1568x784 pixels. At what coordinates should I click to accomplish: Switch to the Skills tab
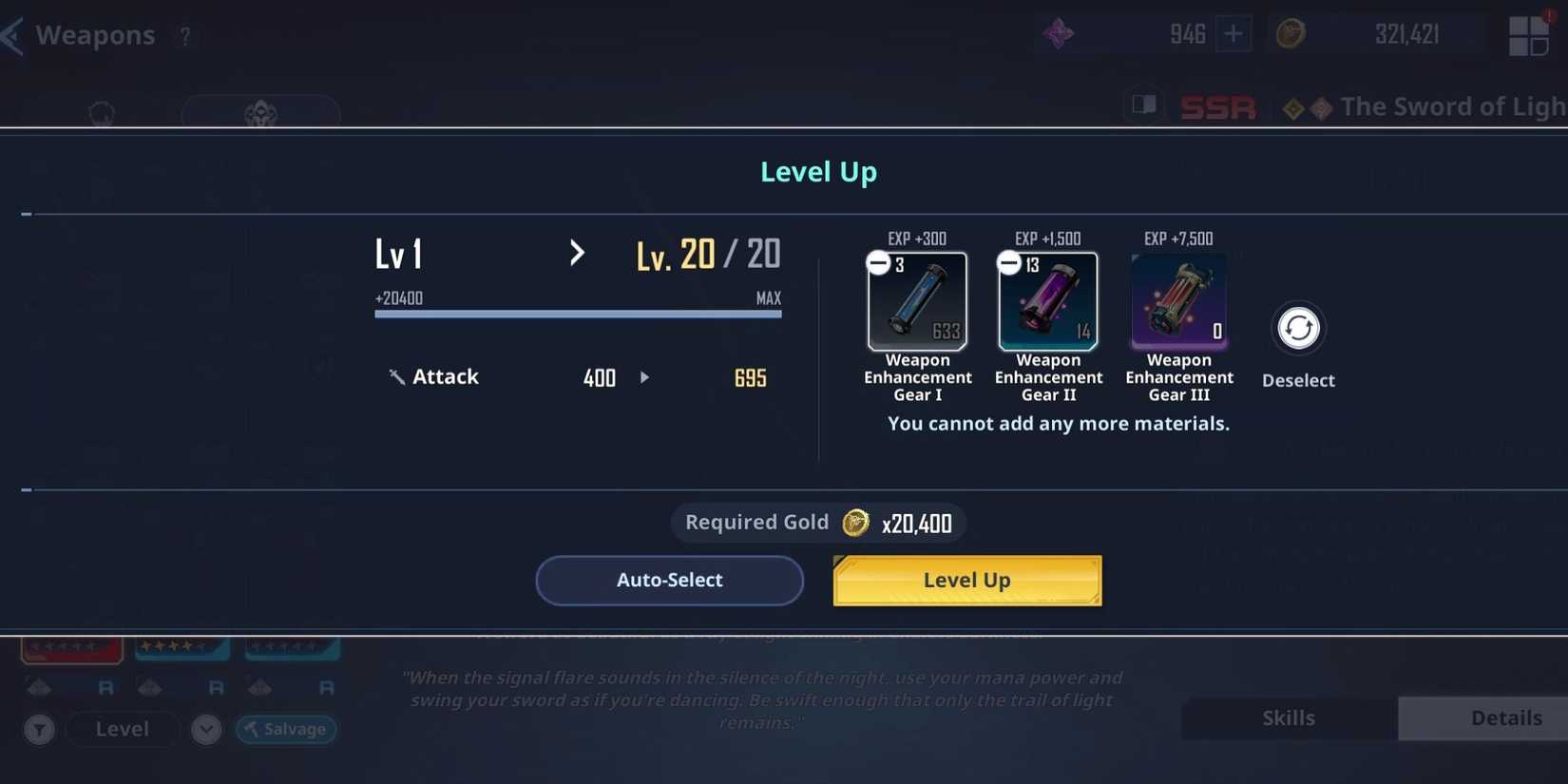[x=1288, y=718]
